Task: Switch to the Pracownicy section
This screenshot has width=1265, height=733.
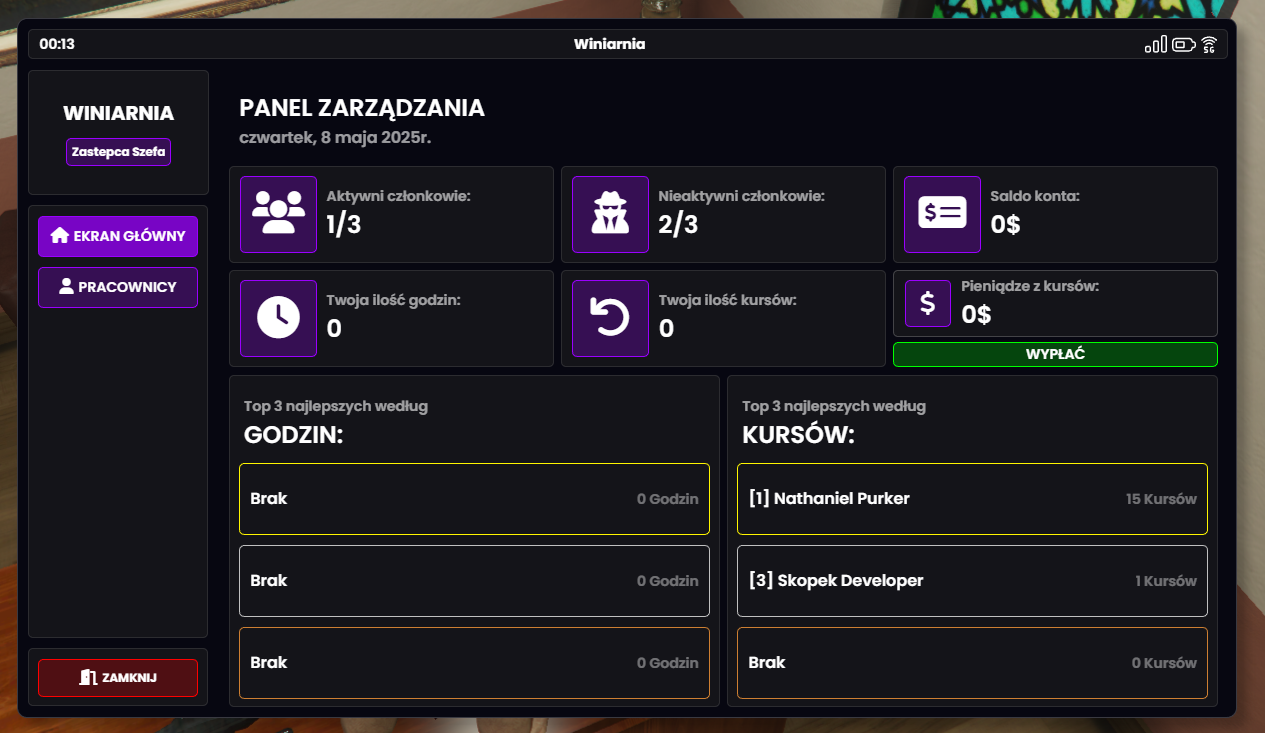Action: coord(118,287)
